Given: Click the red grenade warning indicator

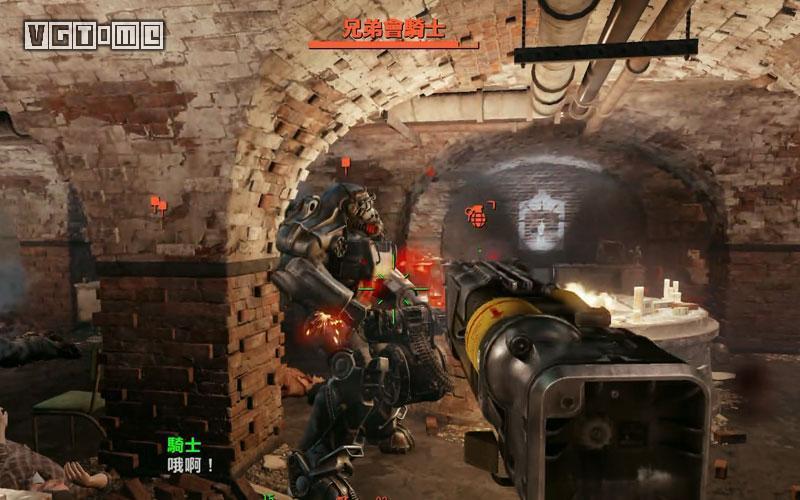Looking at the screenshot, I should [x=475, y=214].
